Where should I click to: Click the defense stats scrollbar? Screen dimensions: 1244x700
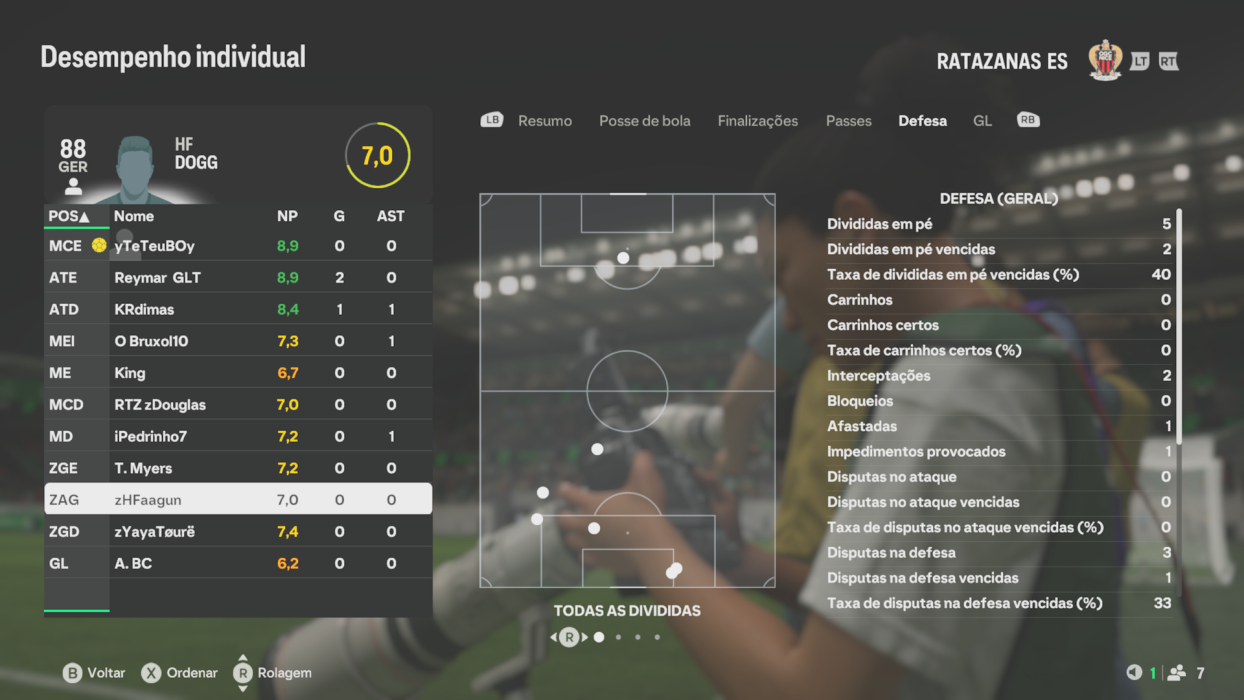(1179, 325)
